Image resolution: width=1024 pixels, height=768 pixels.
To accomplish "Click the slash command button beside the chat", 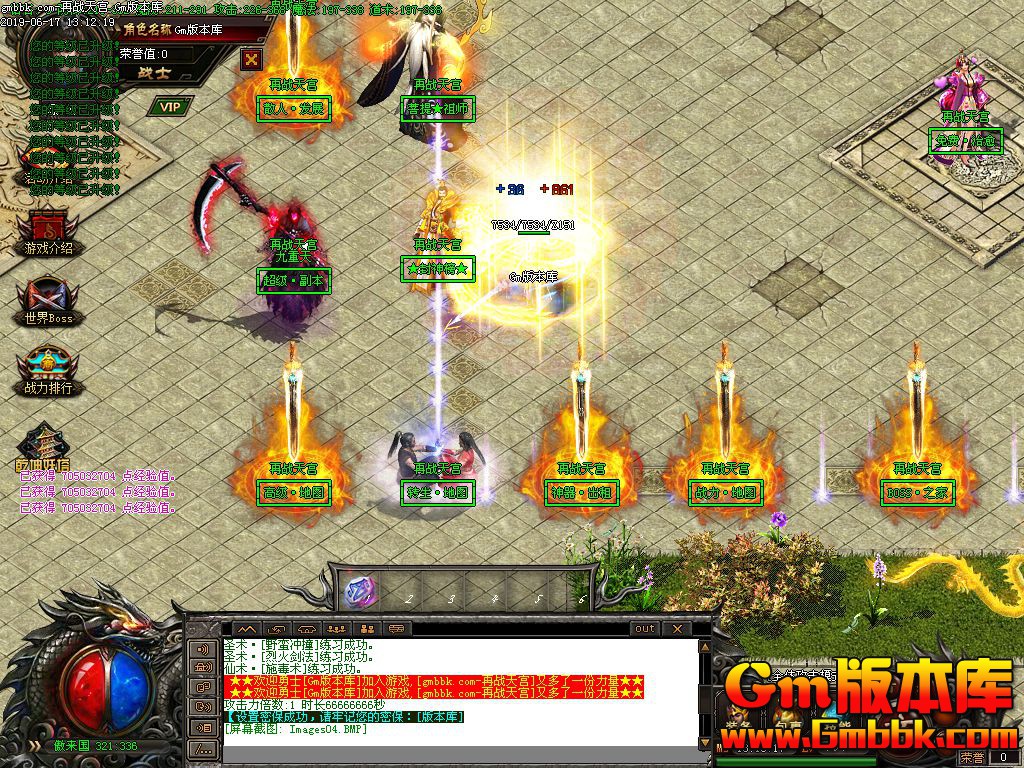I will [203, 748].
